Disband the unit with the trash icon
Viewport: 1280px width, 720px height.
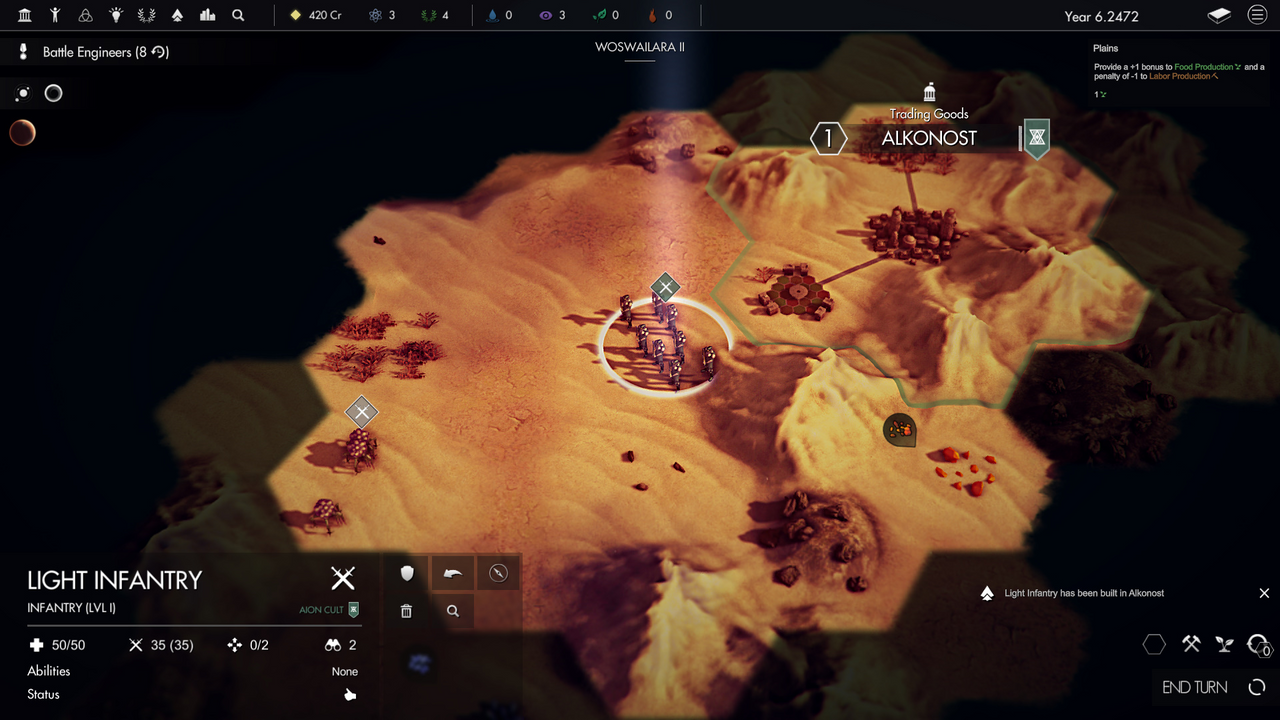coord(406,610)
